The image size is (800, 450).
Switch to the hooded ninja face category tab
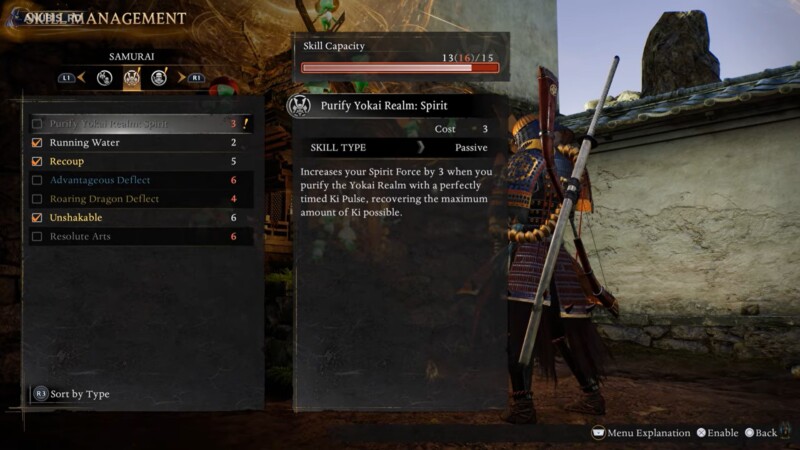[159, 78]
